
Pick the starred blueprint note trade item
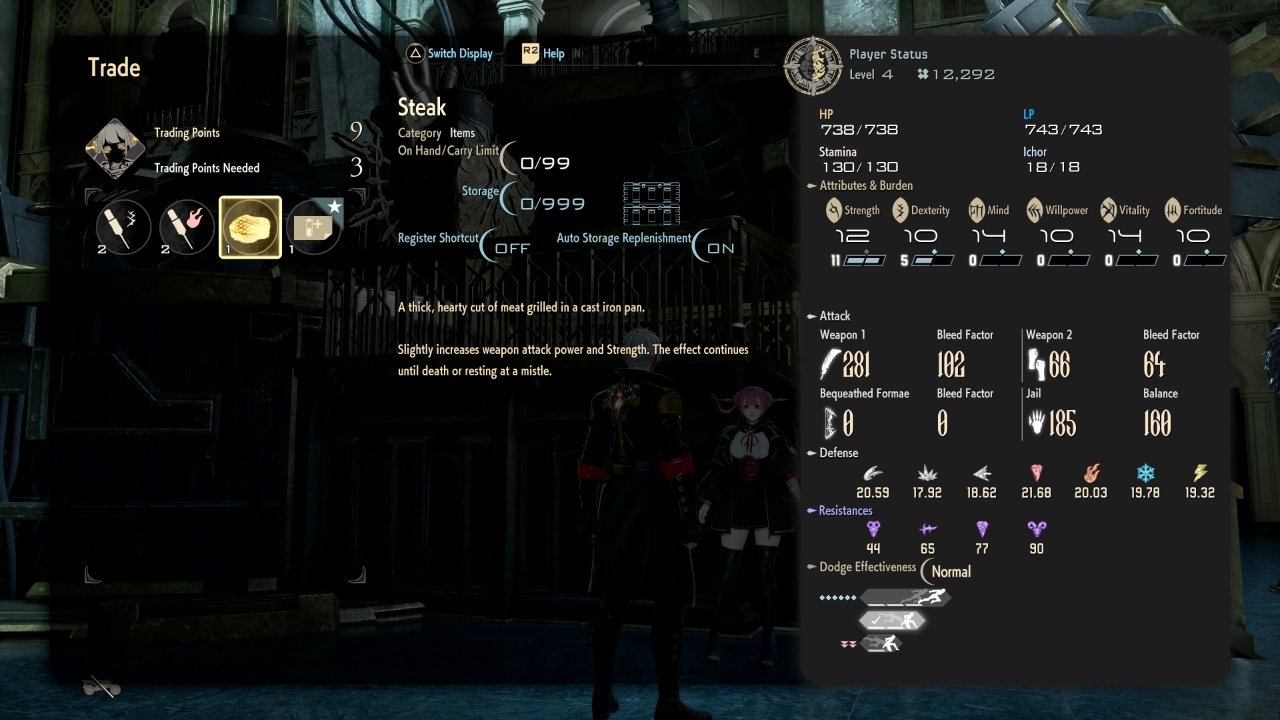(x=313, y=227)
